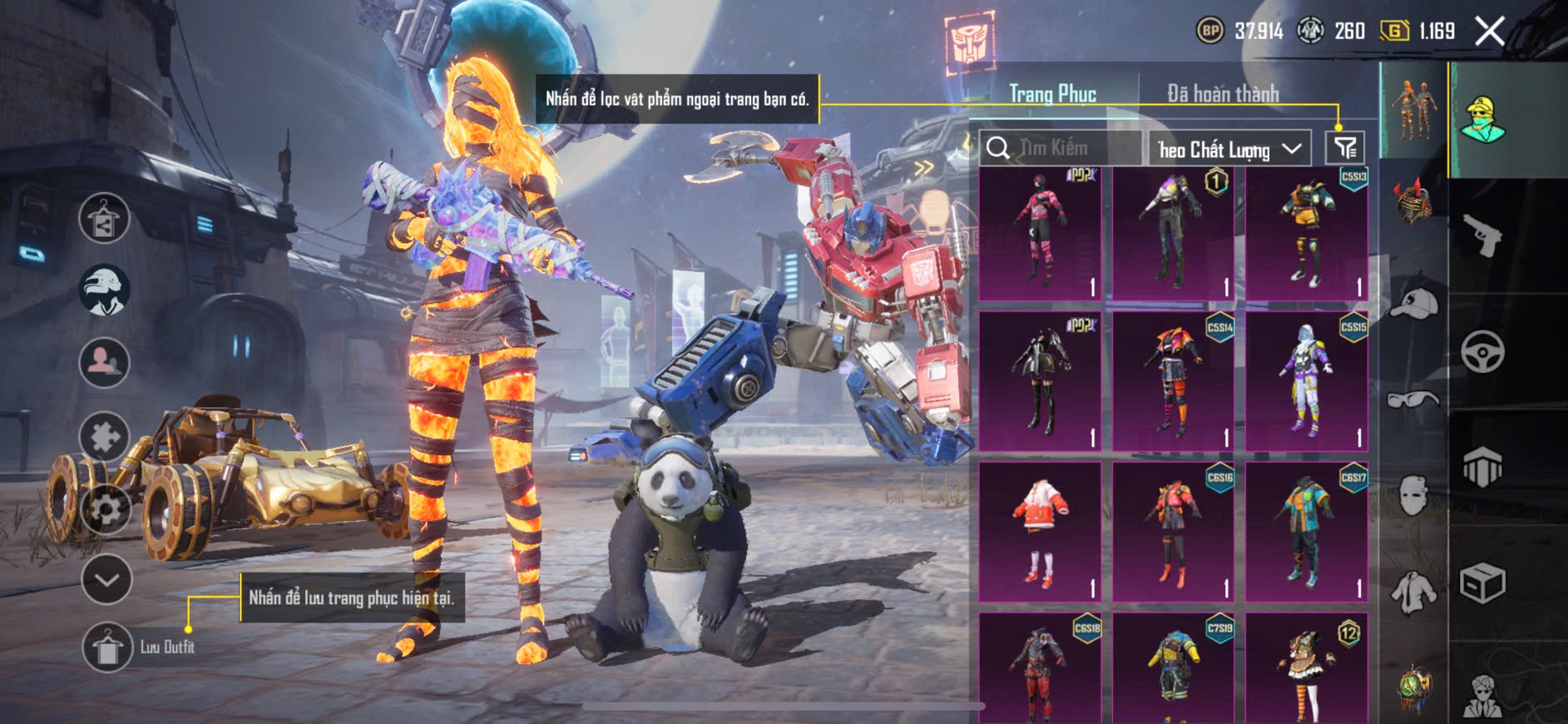Save current outfit with Lưu Outfit
The height and width of the screenshot is (724, 1568).
(107, 647)
